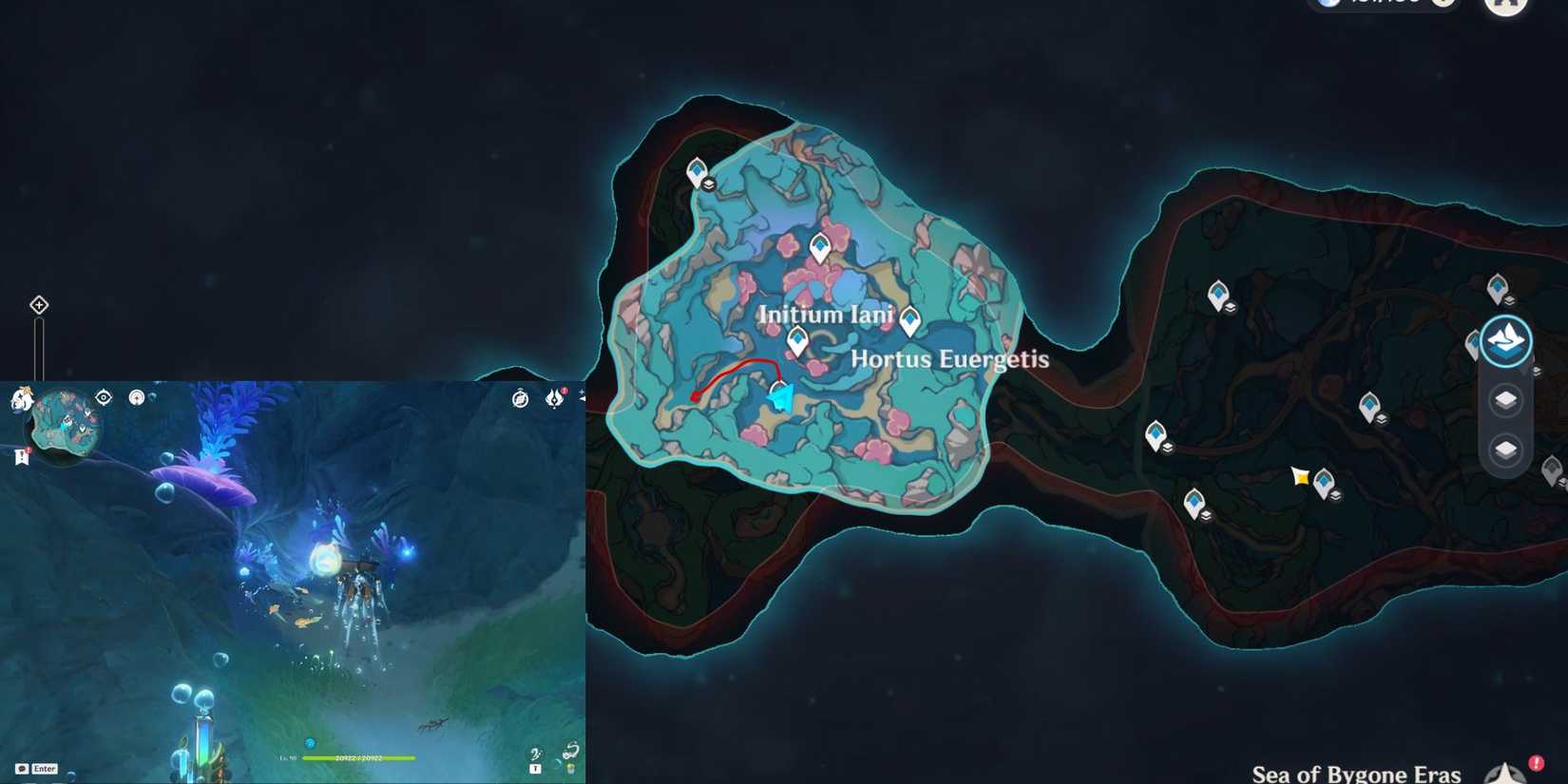Open the player profile avatar at top right

click(1504, 6)
